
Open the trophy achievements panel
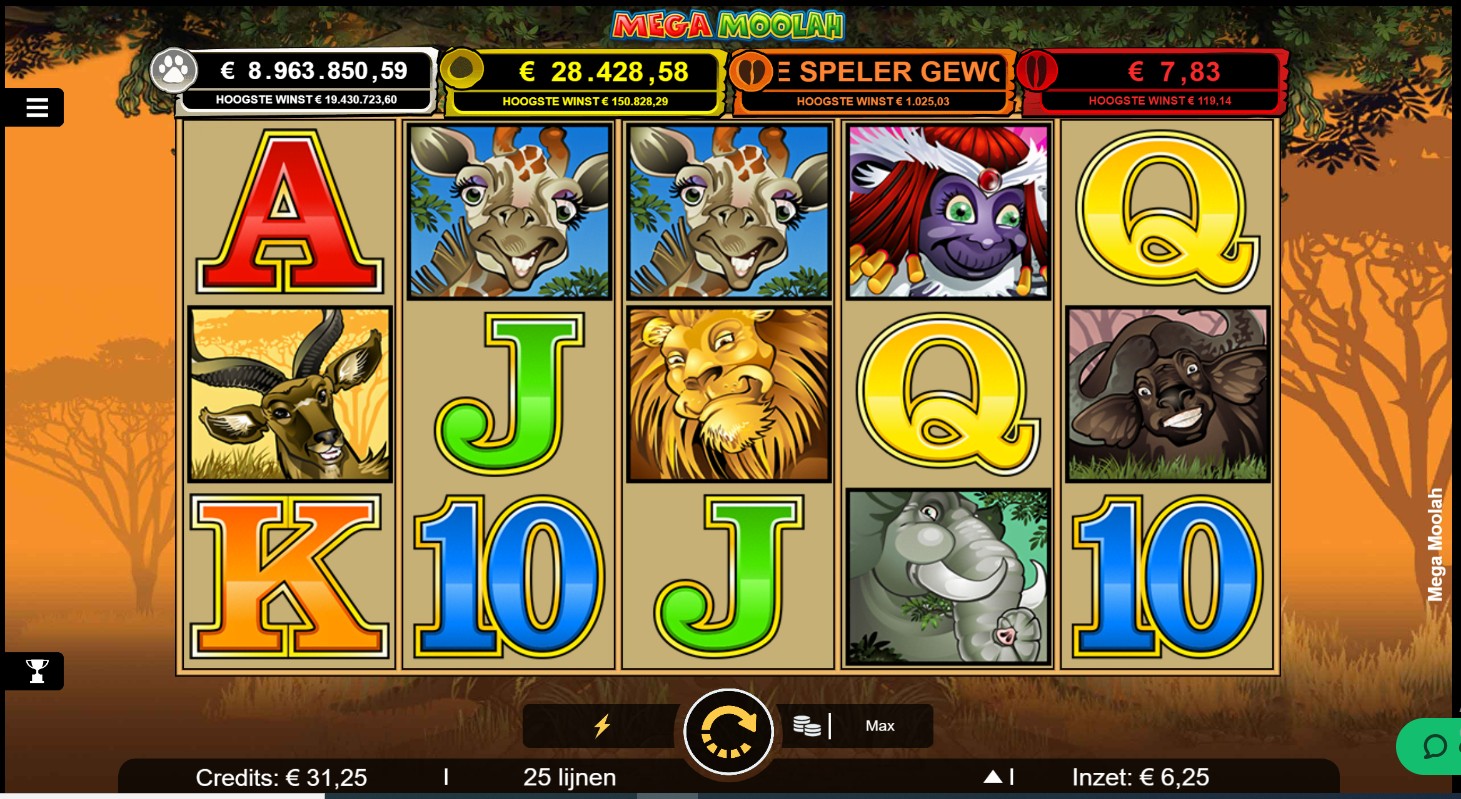point(37,671)
